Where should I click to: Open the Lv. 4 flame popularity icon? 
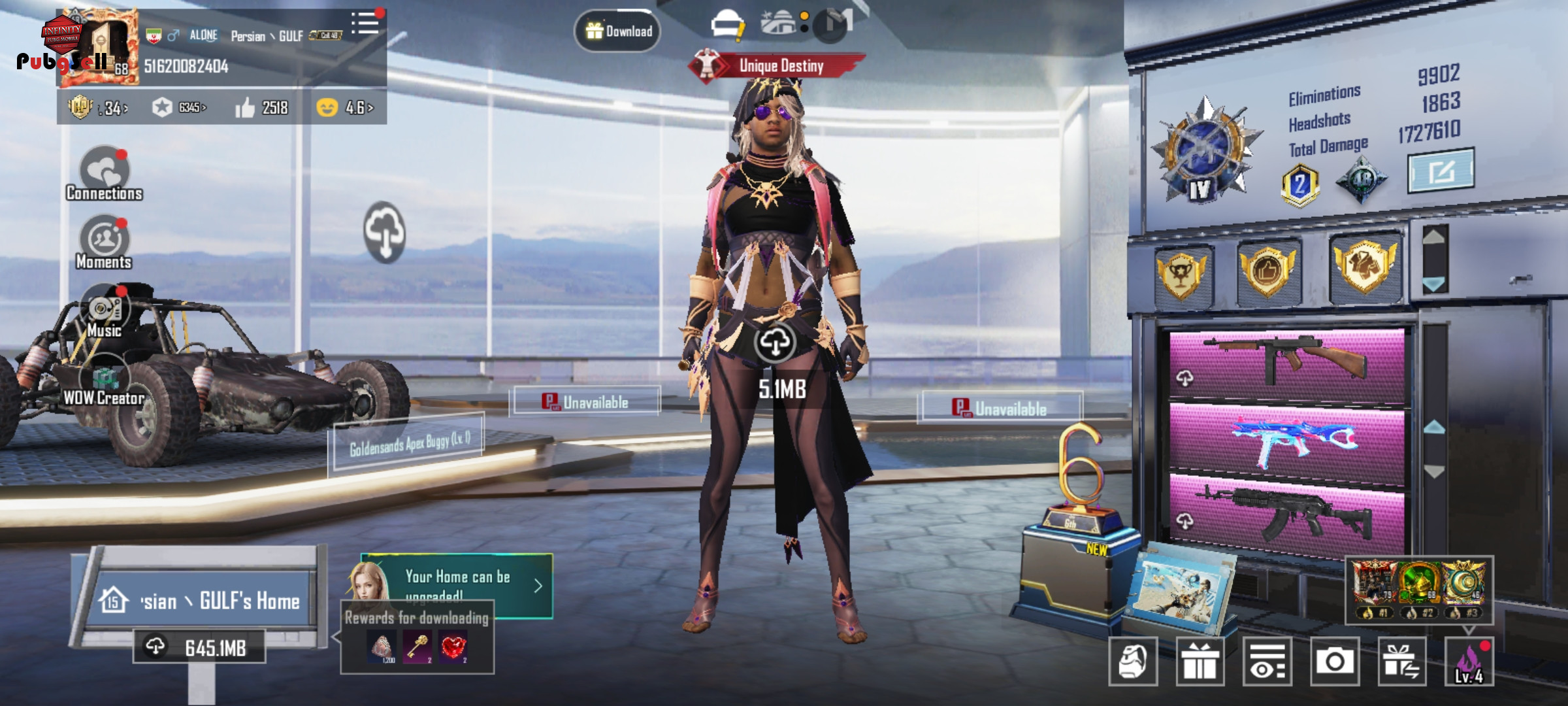tap(1469, 662)
